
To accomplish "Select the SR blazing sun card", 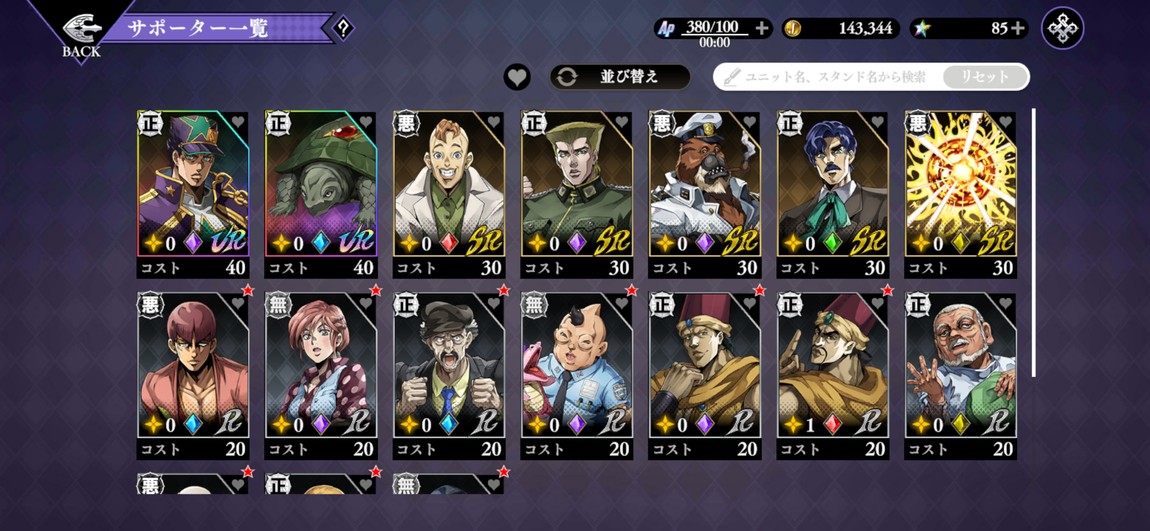I will tap(961, 185).
